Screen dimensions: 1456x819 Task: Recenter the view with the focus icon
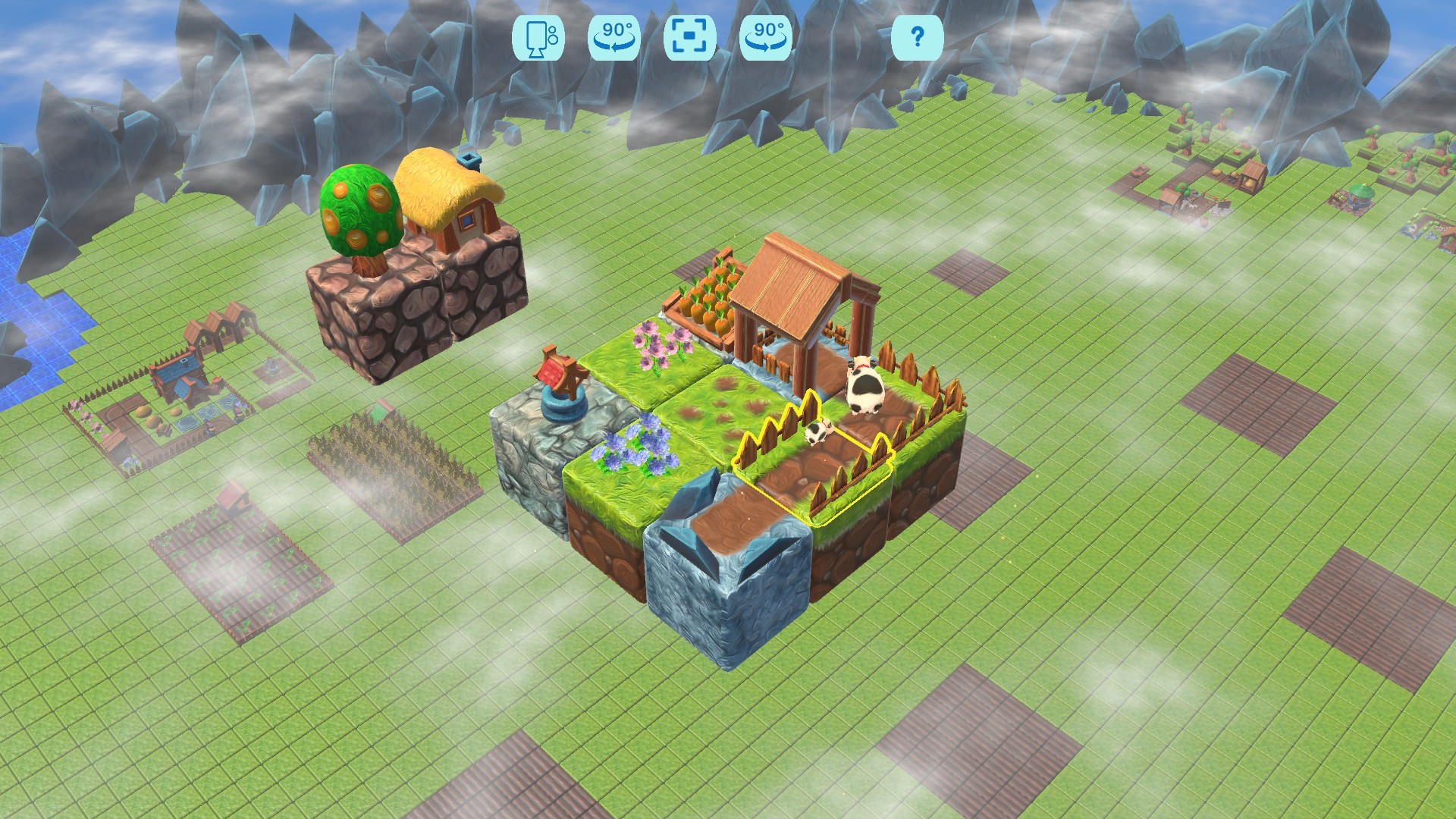pos(690,36)
